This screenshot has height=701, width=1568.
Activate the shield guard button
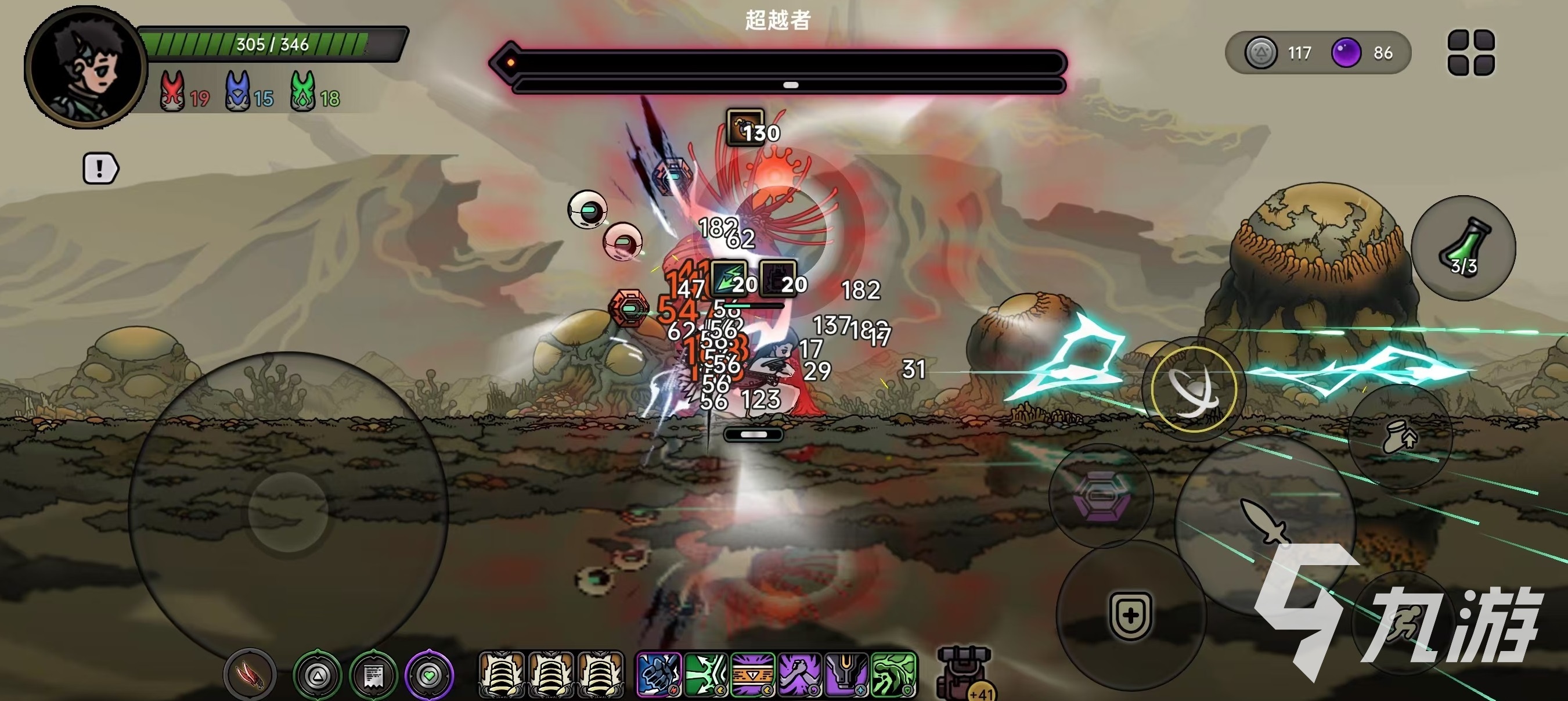[x=1130, y=615]
